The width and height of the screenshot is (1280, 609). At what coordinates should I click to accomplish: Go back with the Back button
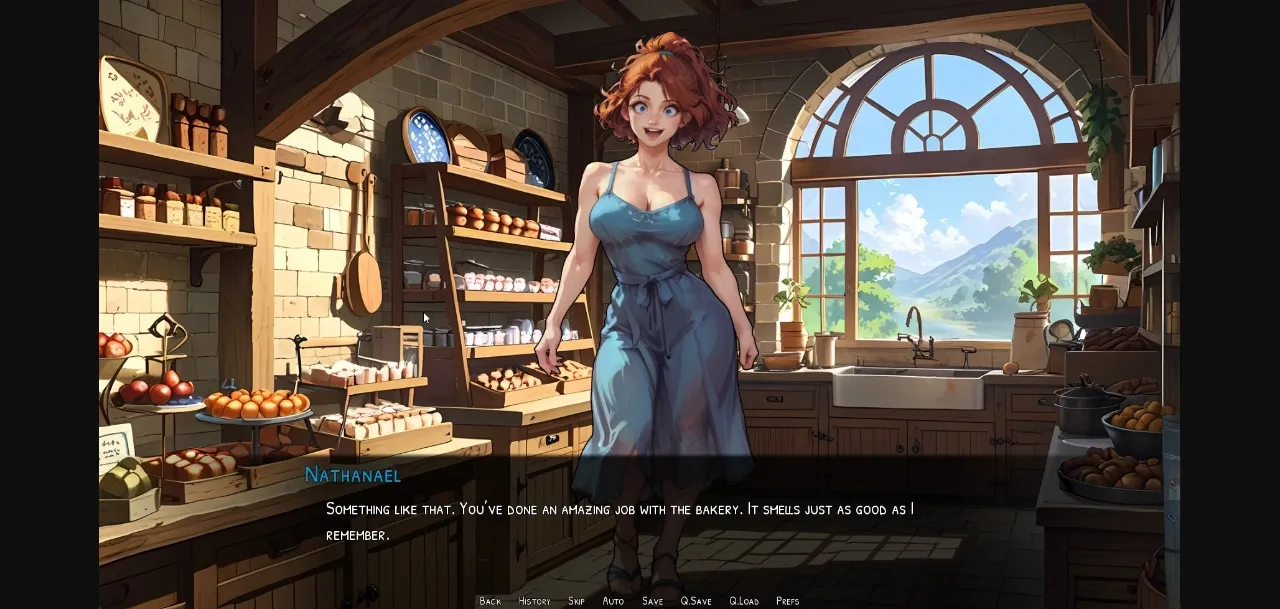coord(490,601)
